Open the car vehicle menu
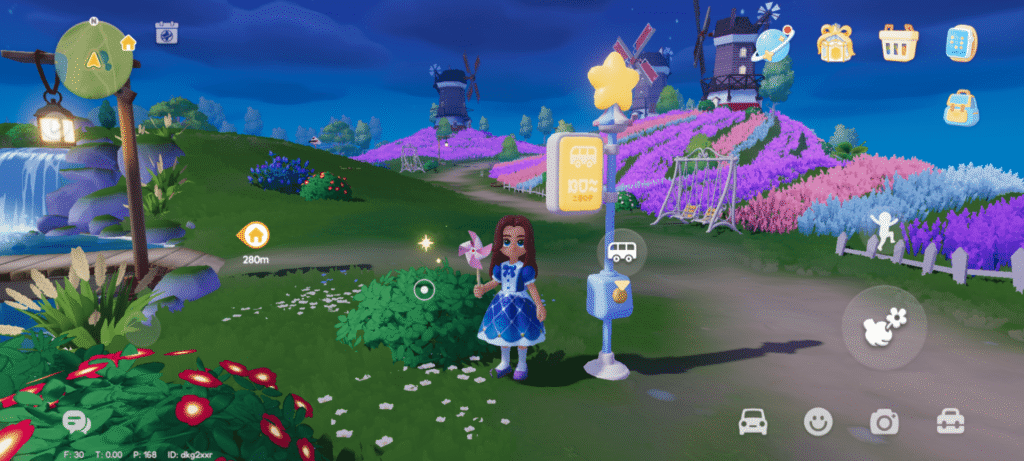1024x461 pixels. [x=752, y=422]
